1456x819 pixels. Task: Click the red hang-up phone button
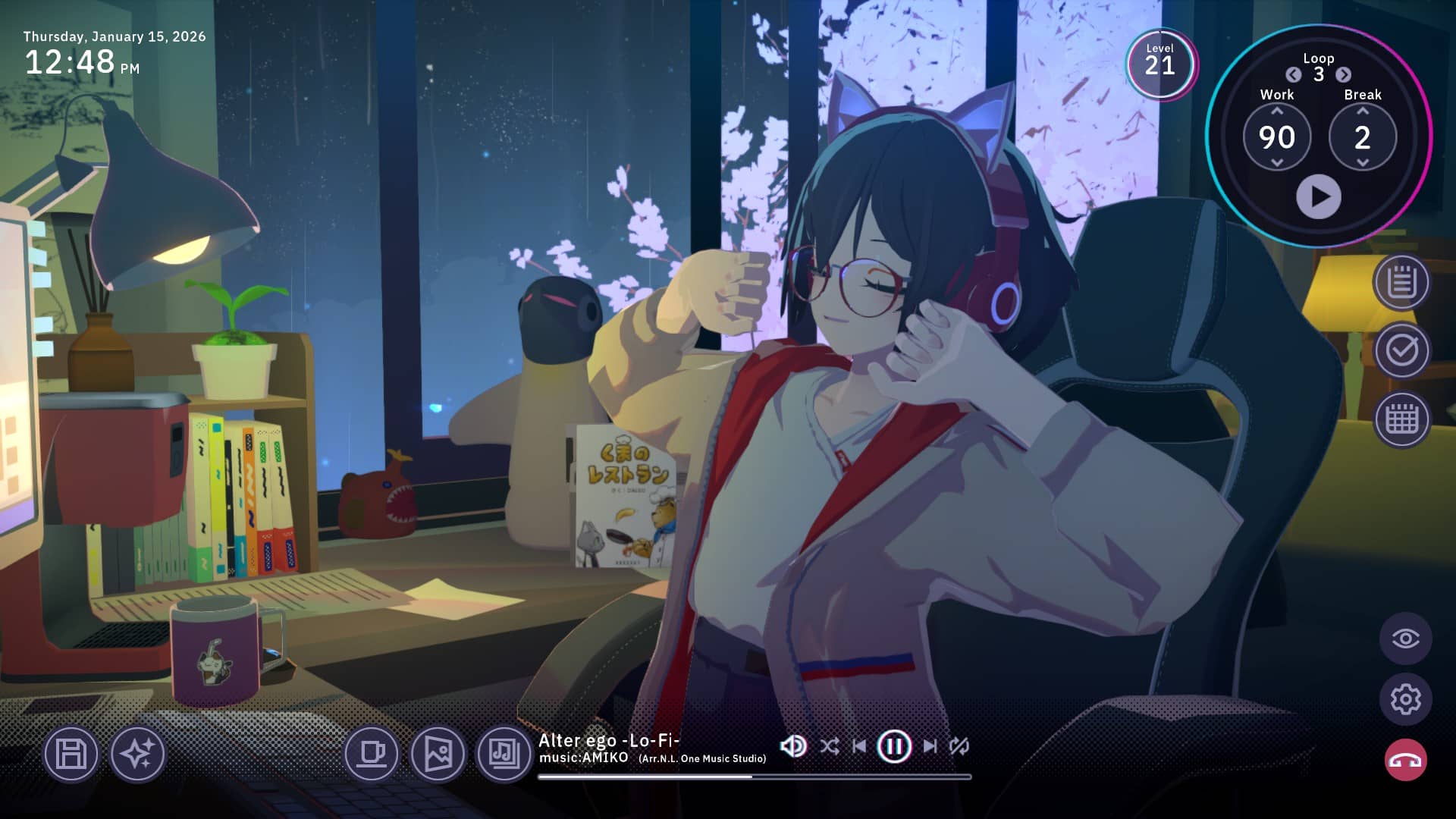pos(1405,760)
